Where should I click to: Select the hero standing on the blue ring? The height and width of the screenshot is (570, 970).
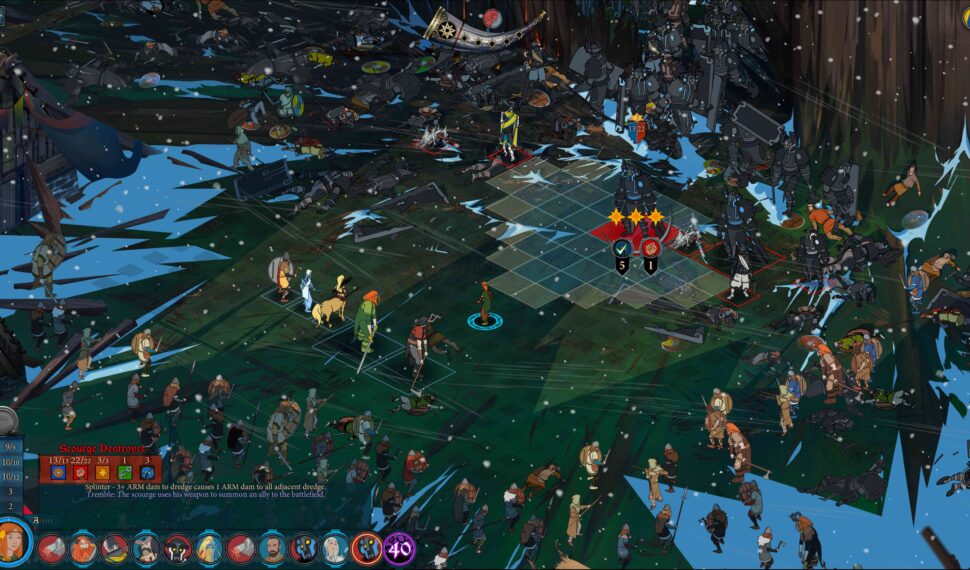tap(485, 303)
